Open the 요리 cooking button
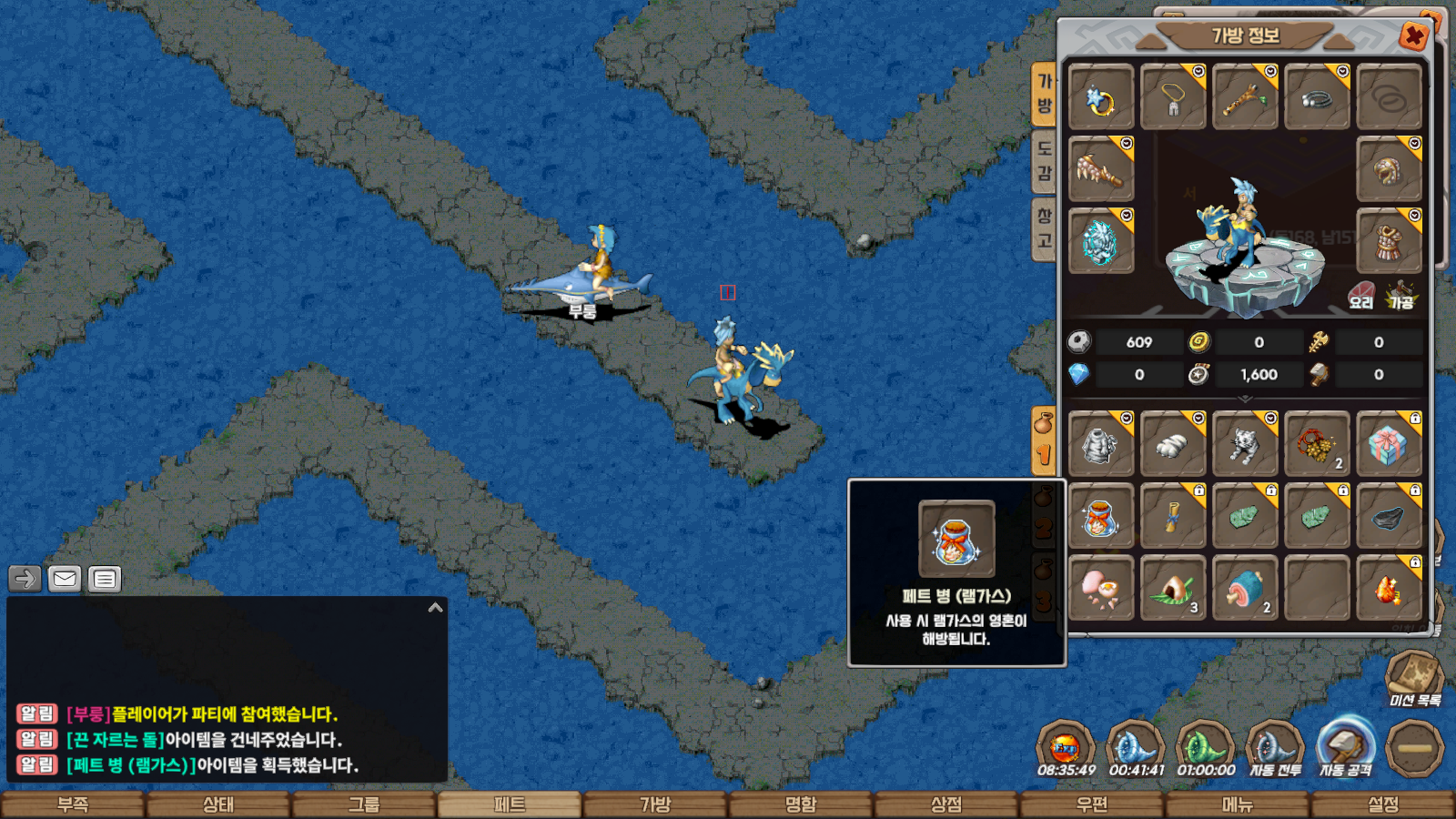 coord(1361,297)
